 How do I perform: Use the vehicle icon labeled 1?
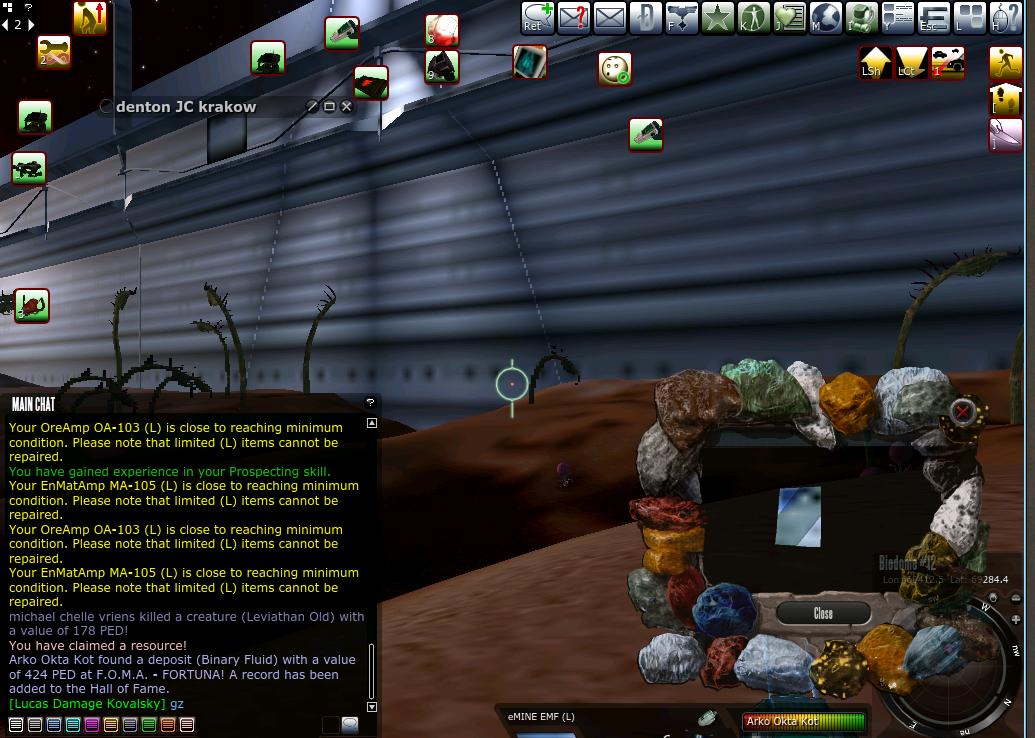[x=947, y=62]
